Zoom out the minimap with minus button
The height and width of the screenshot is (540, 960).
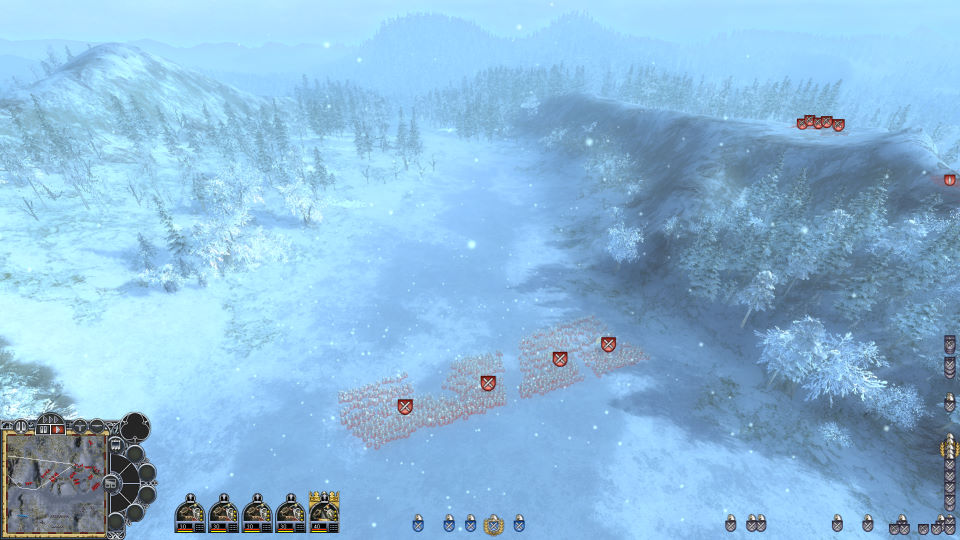96,426
